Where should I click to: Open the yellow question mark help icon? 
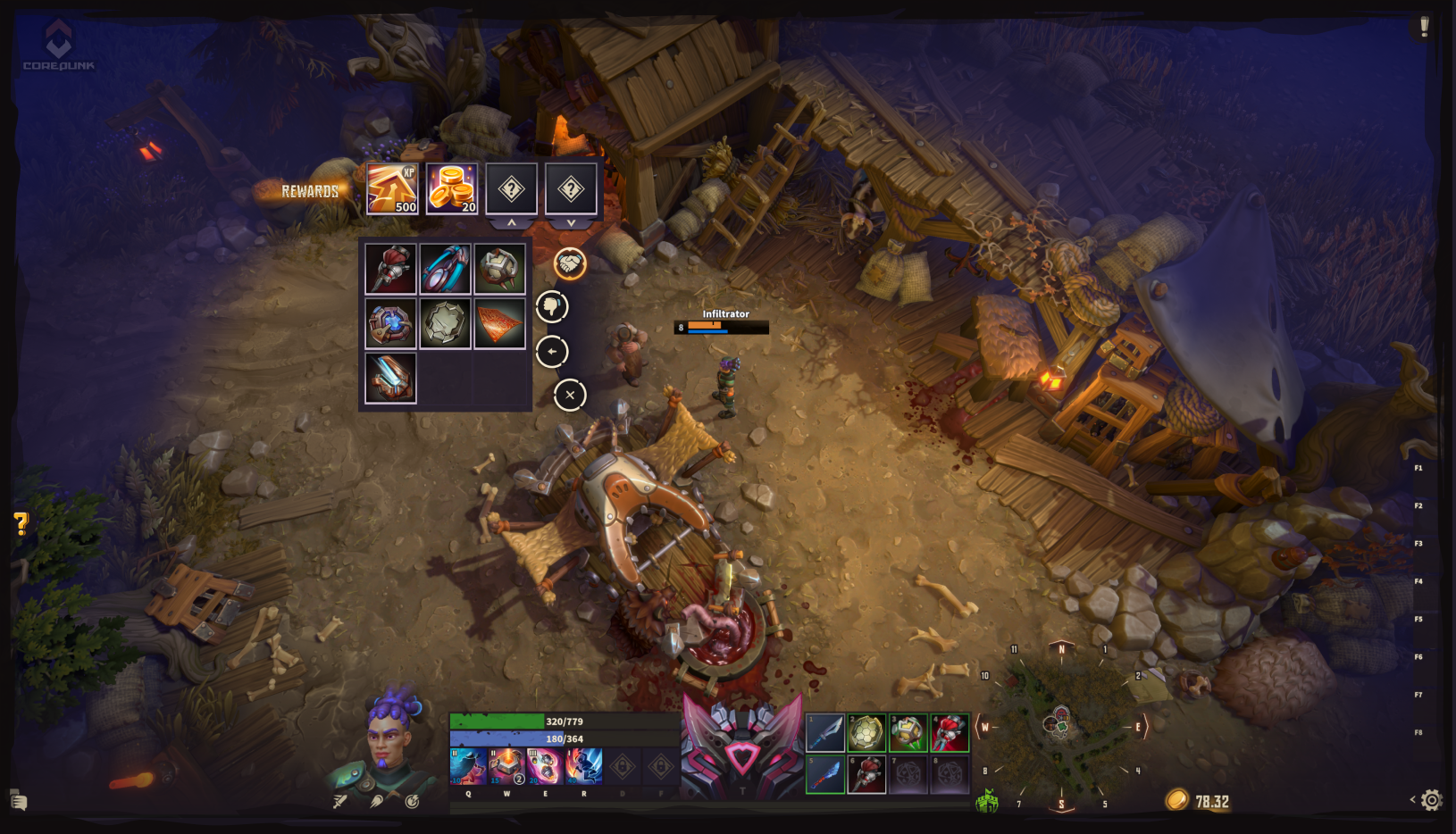[x=21, y=523]
